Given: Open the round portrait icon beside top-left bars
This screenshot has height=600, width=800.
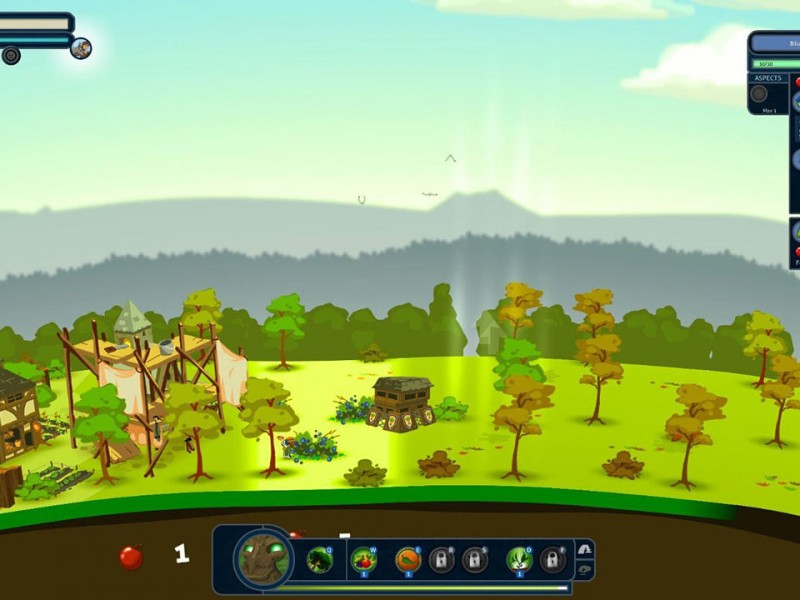Looking at the screenshot, I should [81, 48].
